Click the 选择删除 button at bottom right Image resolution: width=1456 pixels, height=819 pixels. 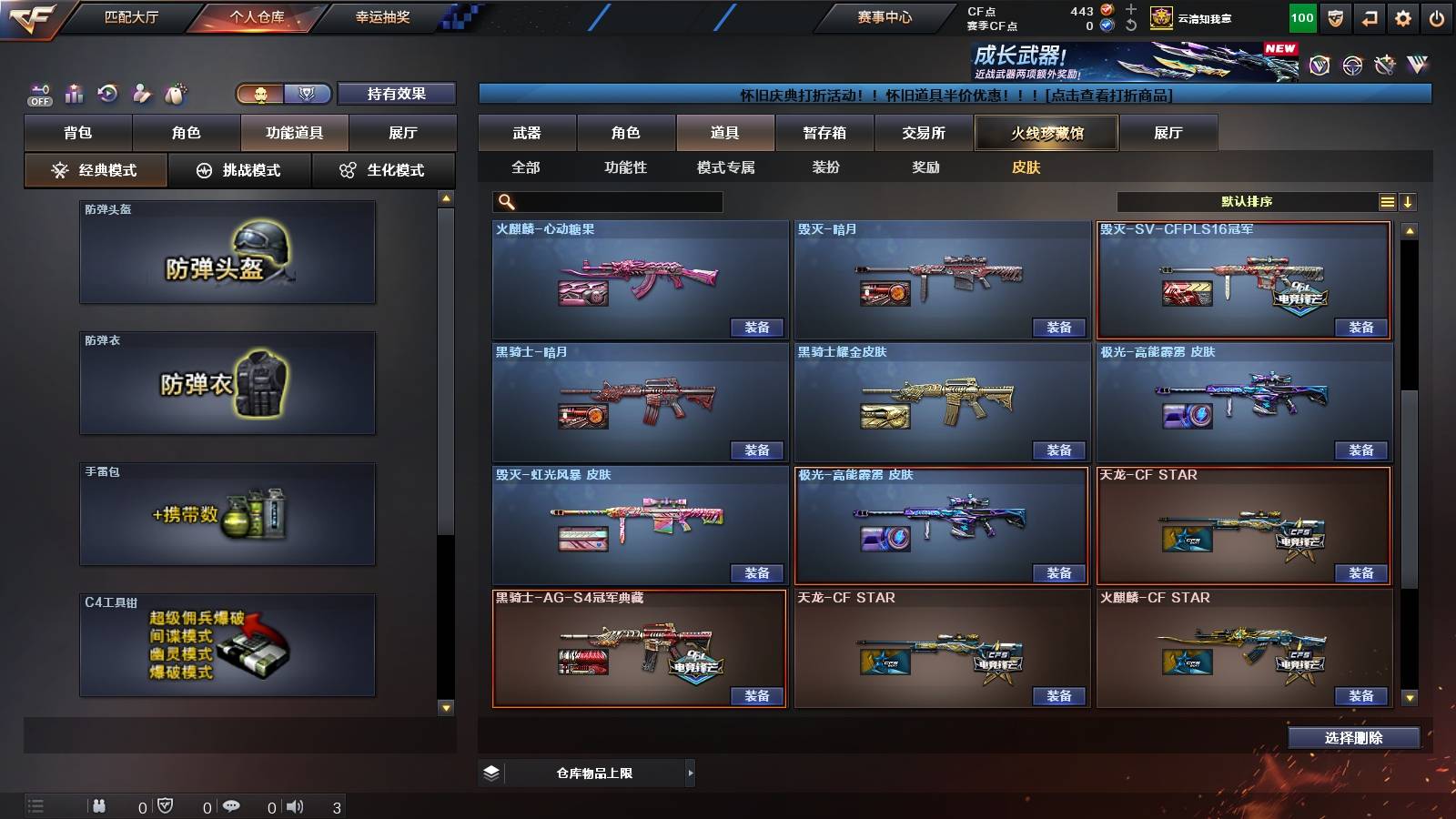[x=1352, y=738]
